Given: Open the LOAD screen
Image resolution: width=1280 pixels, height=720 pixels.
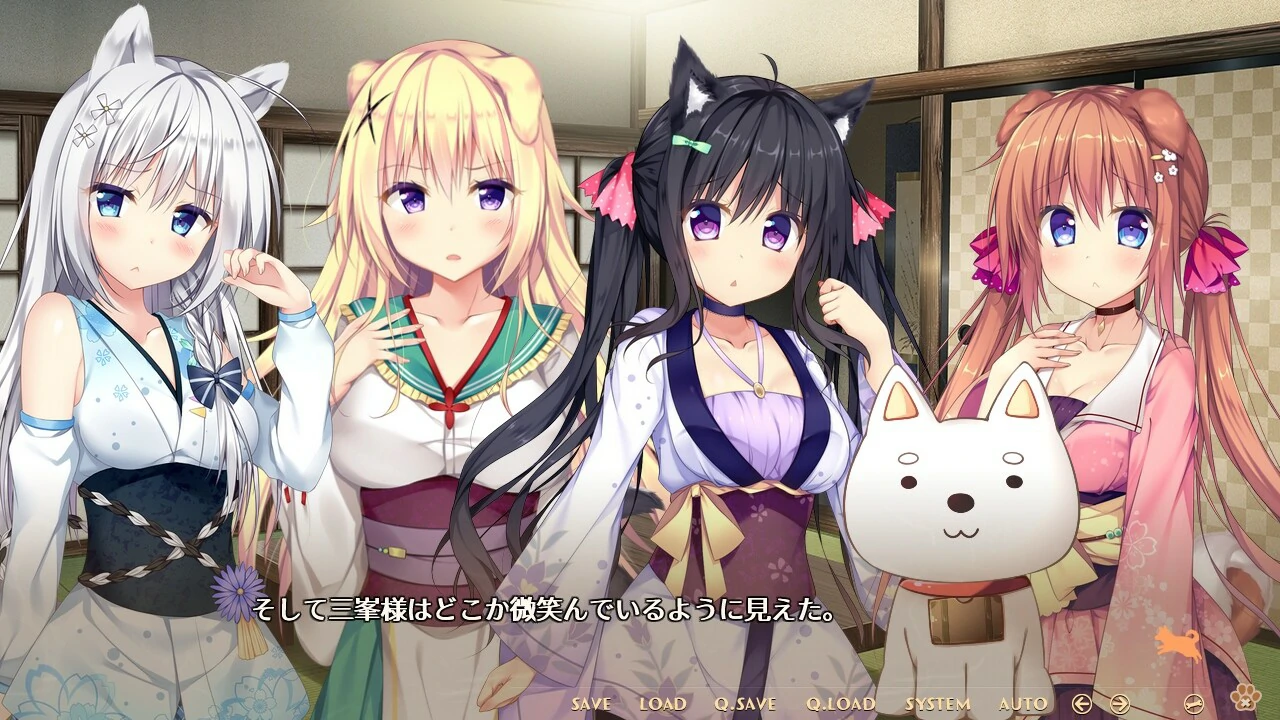Looking at the screenshot, I should 663,704.
